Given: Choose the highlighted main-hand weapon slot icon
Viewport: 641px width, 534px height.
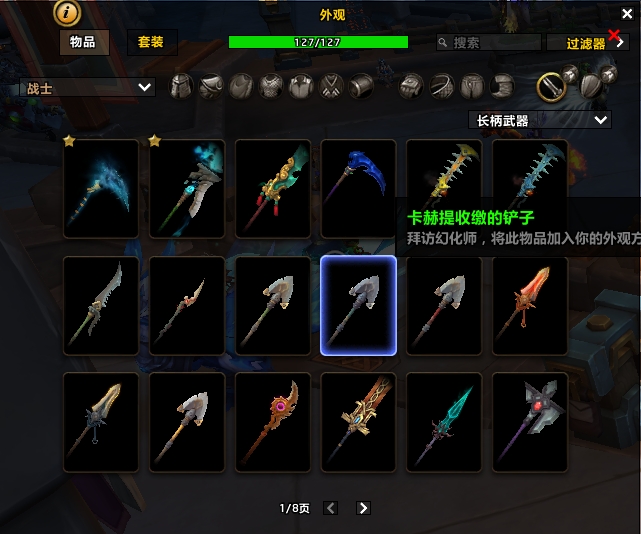Looking at the screenshot, I should coord(551,87).
